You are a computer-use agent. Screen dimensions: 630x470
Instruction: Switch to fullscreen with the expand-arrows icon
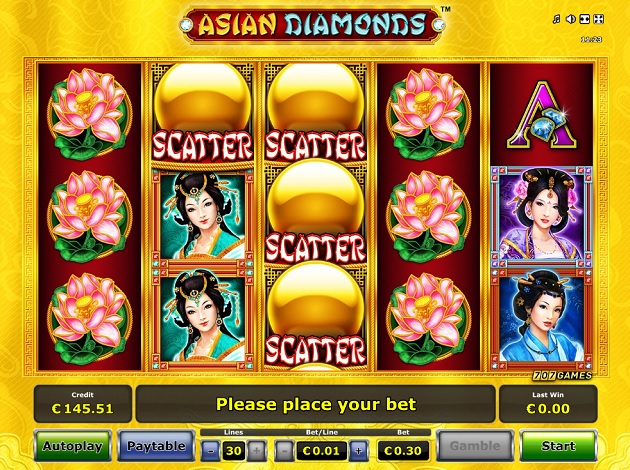point(597,19)
